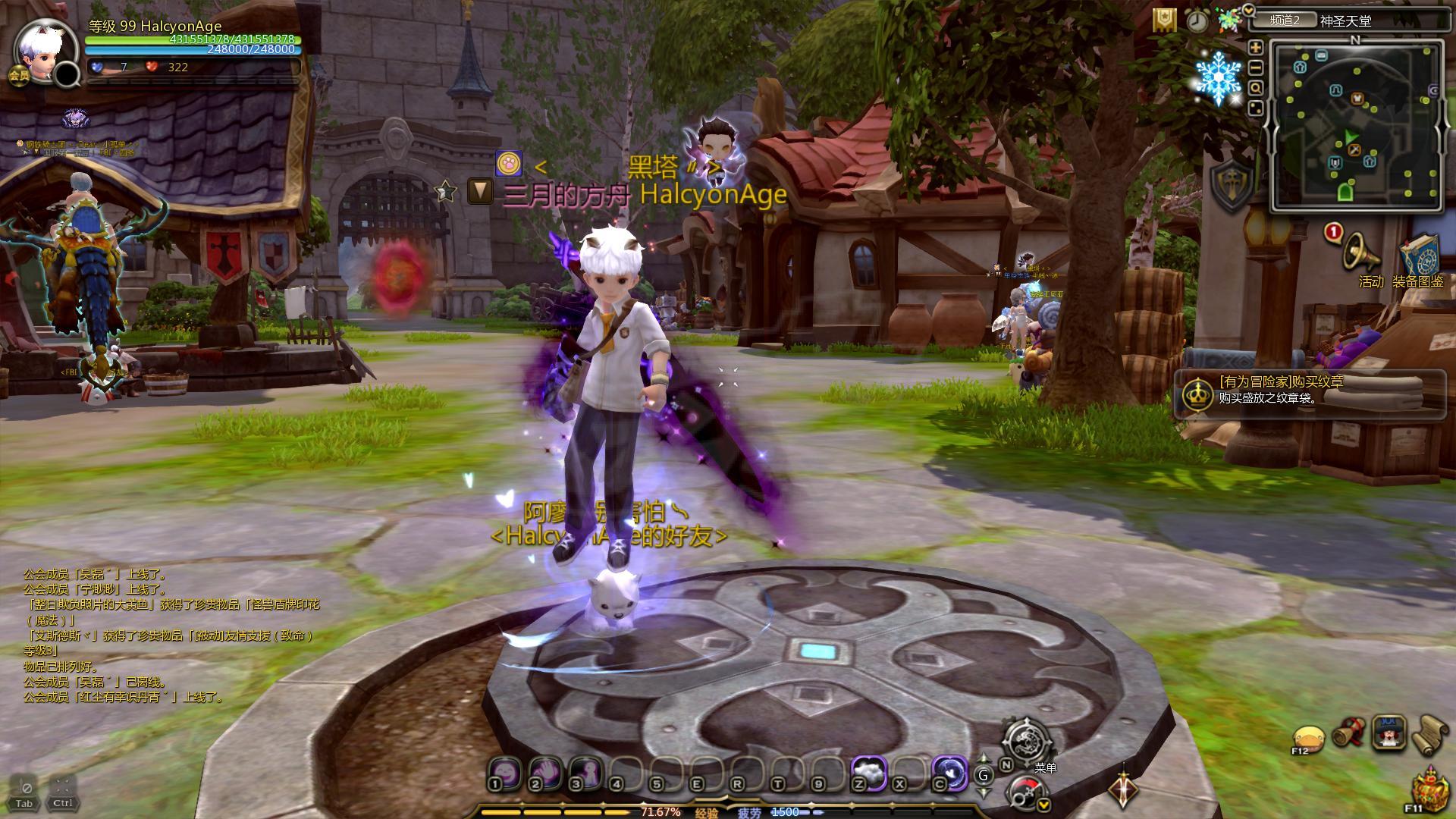Click the town minimap
The height and width of the screenshot is (819, 1456).
pos(1357,124)
